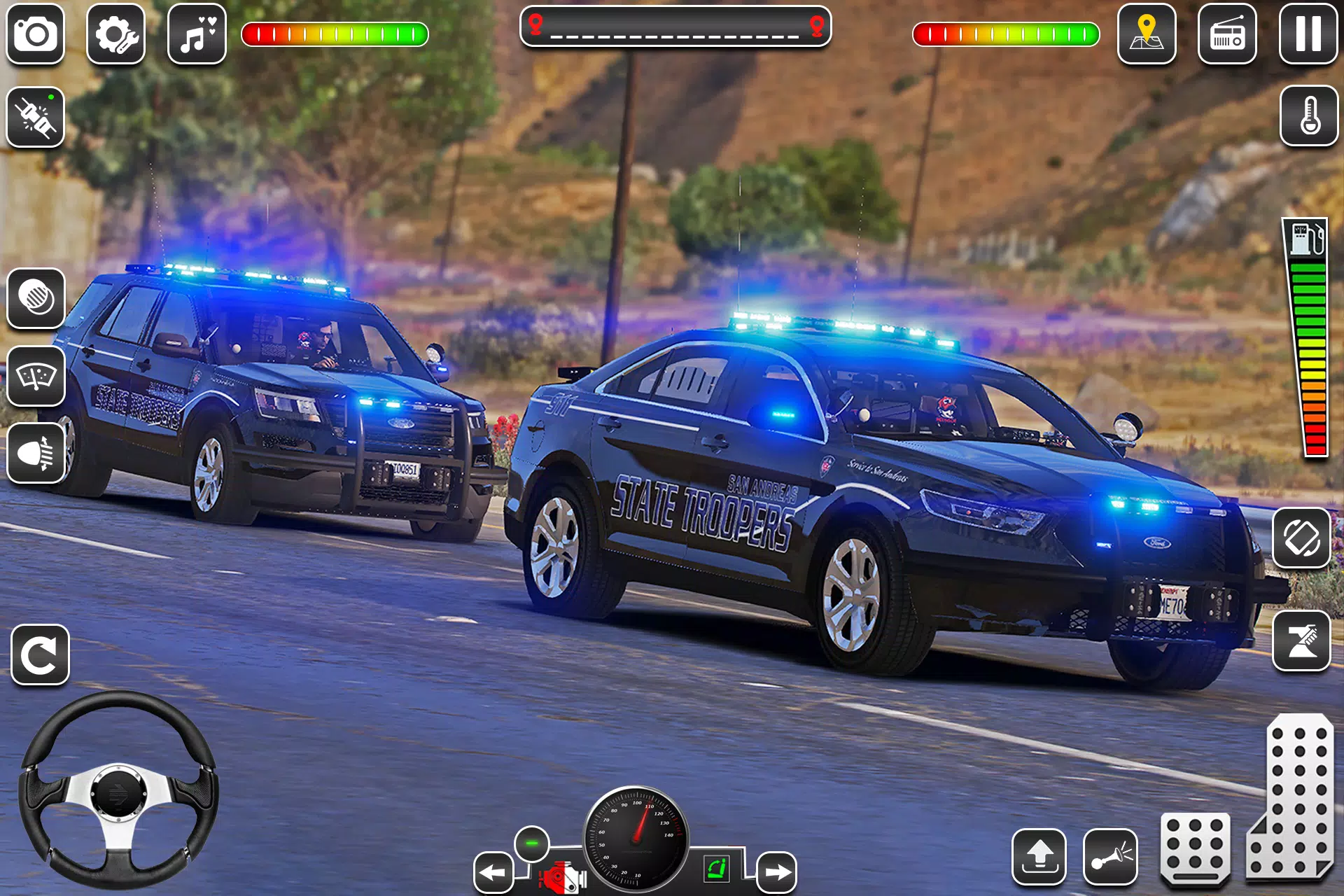Pause the game
This screenshot has width=1344, height=896.
click(1308, 34)
